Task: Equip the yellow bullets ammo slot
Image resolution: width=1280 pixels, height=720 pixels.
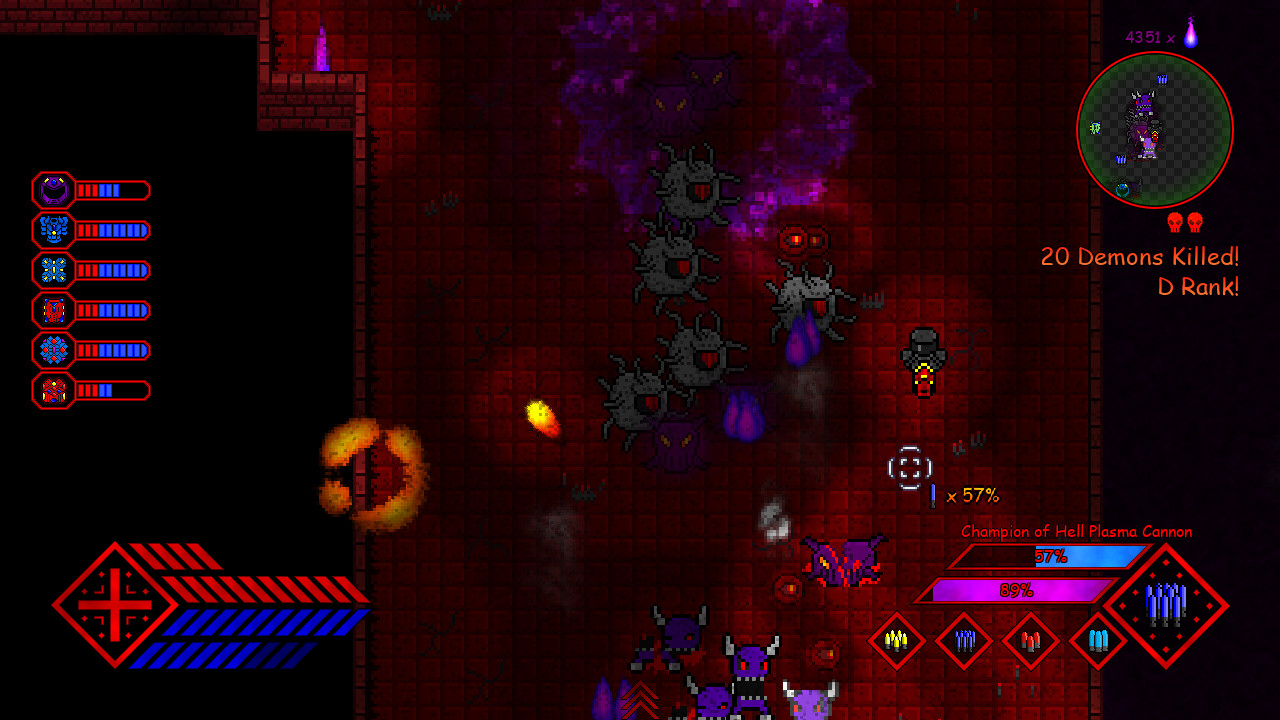Action: (x=897, y=640)
